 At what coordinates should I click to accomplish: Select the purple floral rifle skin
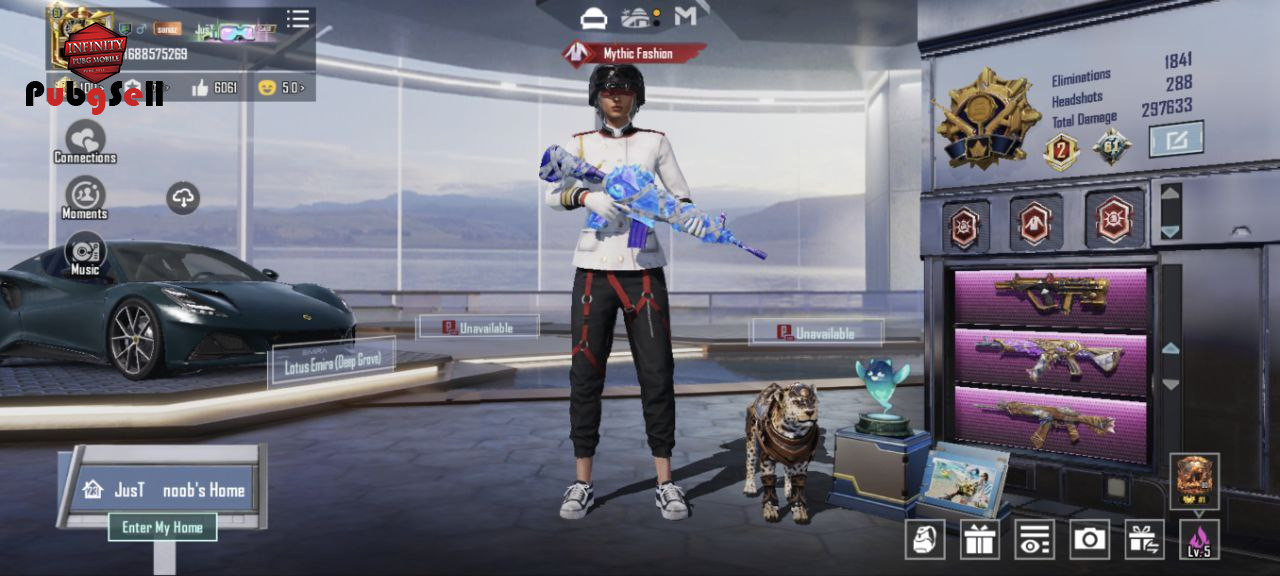1050,354
